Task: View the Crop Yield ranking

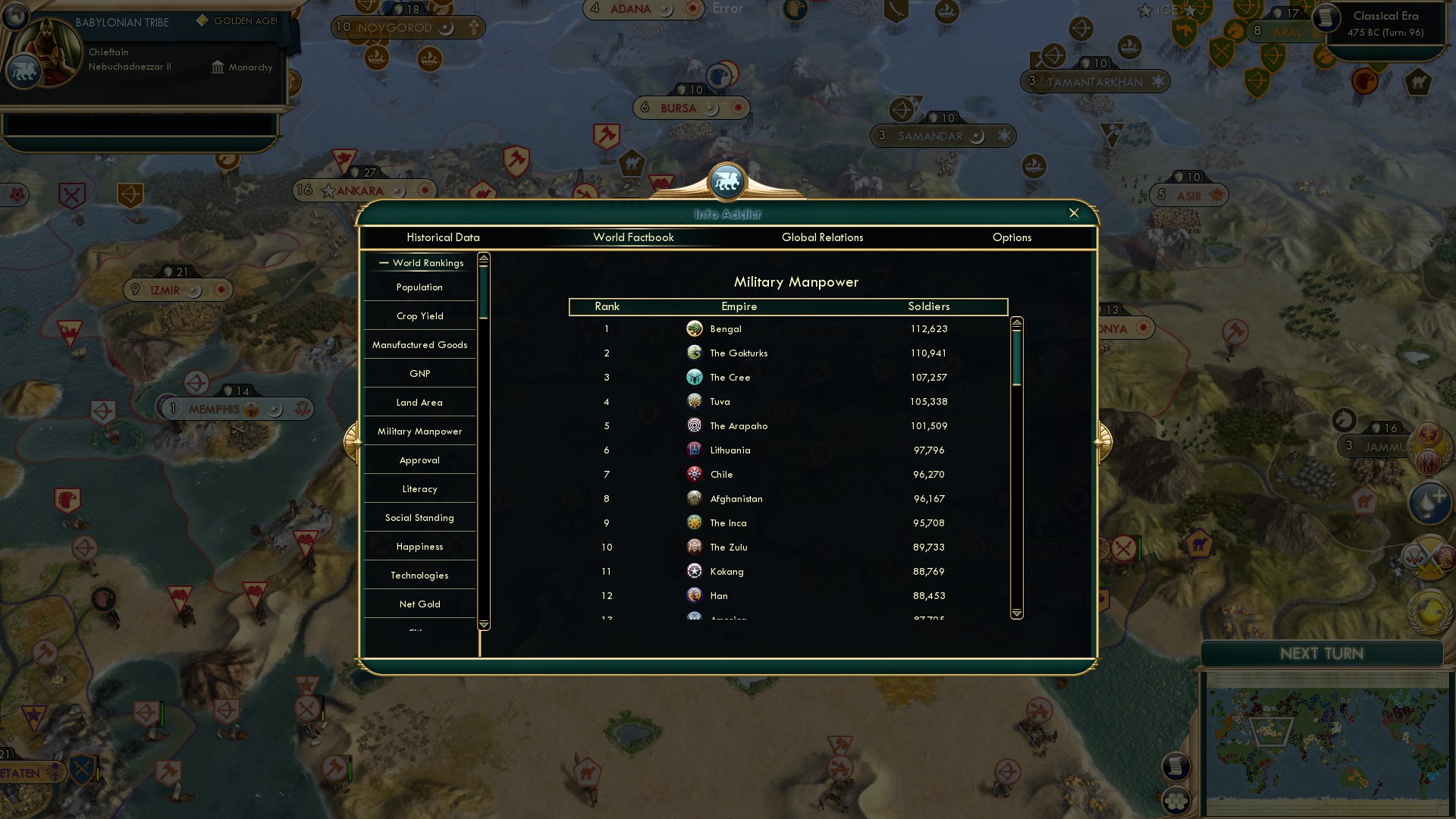Action: pyautogui.click(x=419, y=315)
